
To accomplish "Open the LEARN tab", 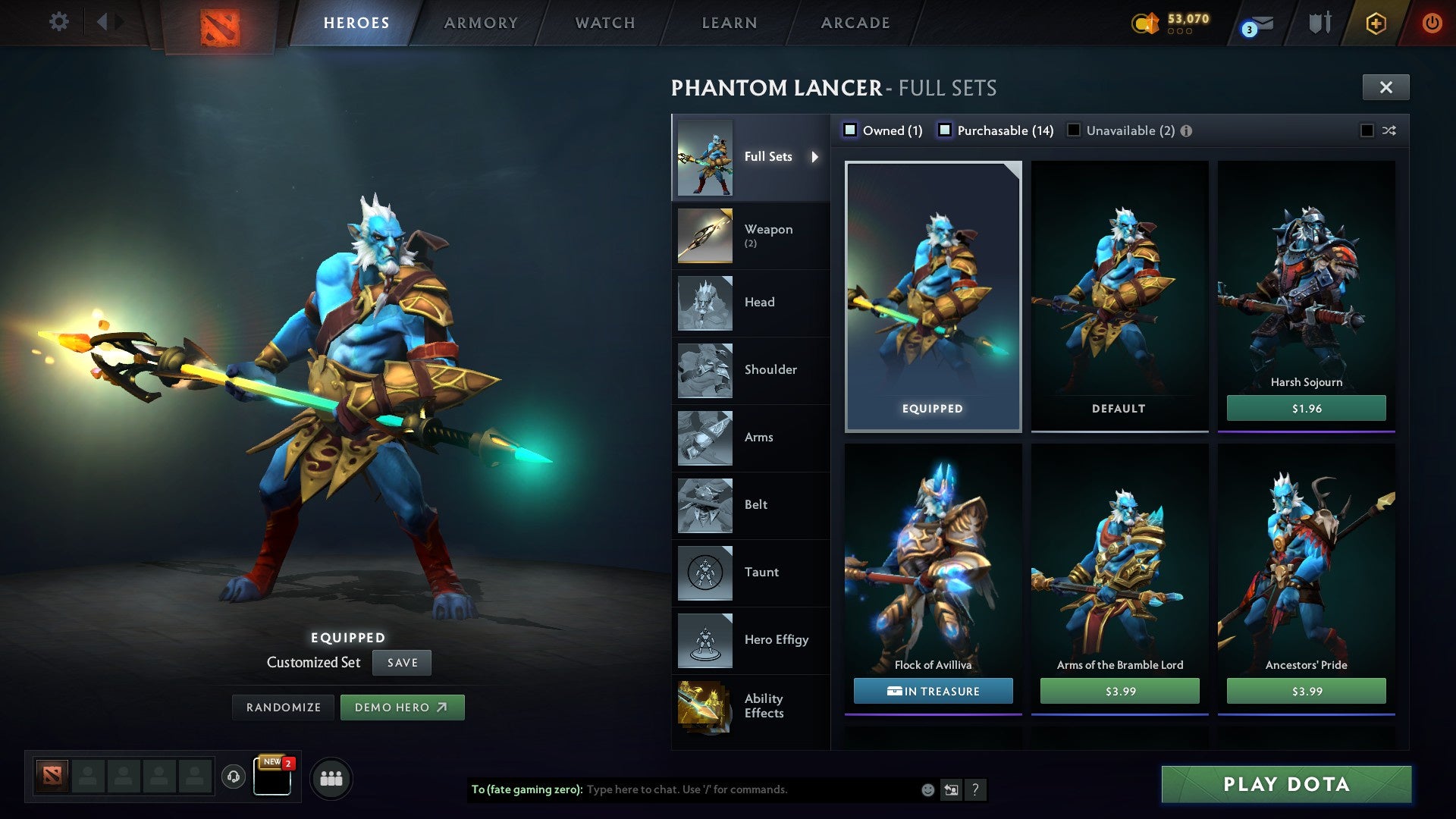I will click(728, 23).
